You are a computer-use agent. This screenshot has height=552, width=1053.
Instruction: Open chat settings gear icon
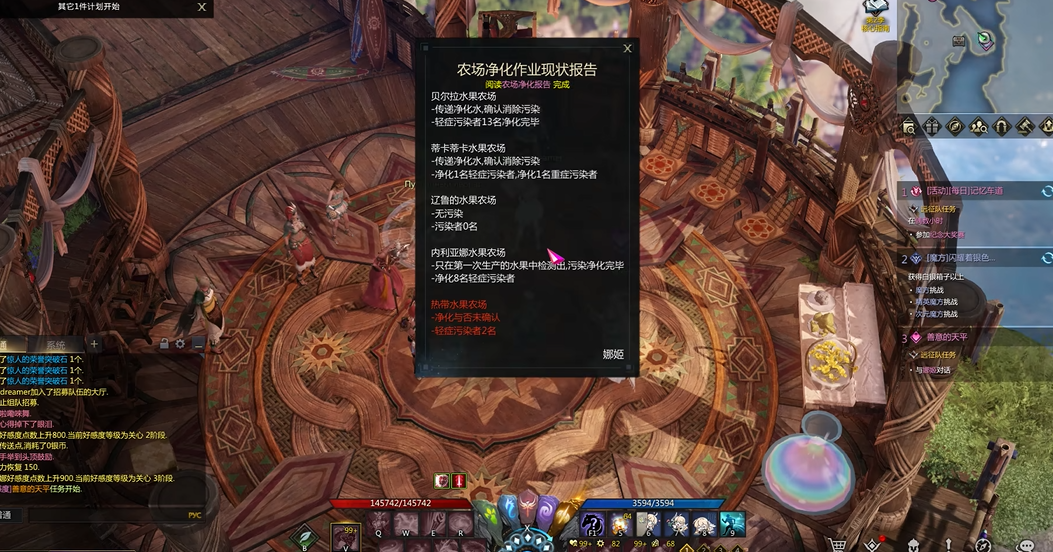point(180,344)
